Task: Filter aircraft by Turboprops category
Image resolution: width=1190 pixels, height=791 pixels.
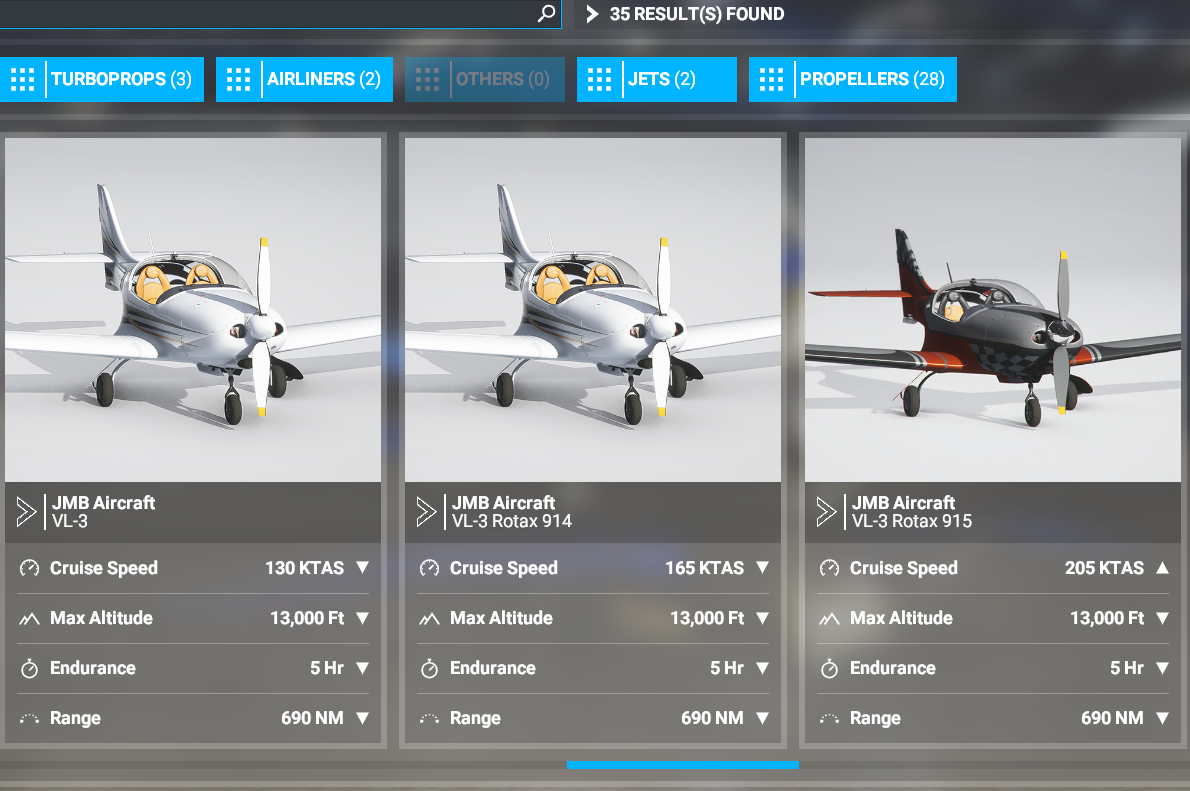Action: coord(102,79)
